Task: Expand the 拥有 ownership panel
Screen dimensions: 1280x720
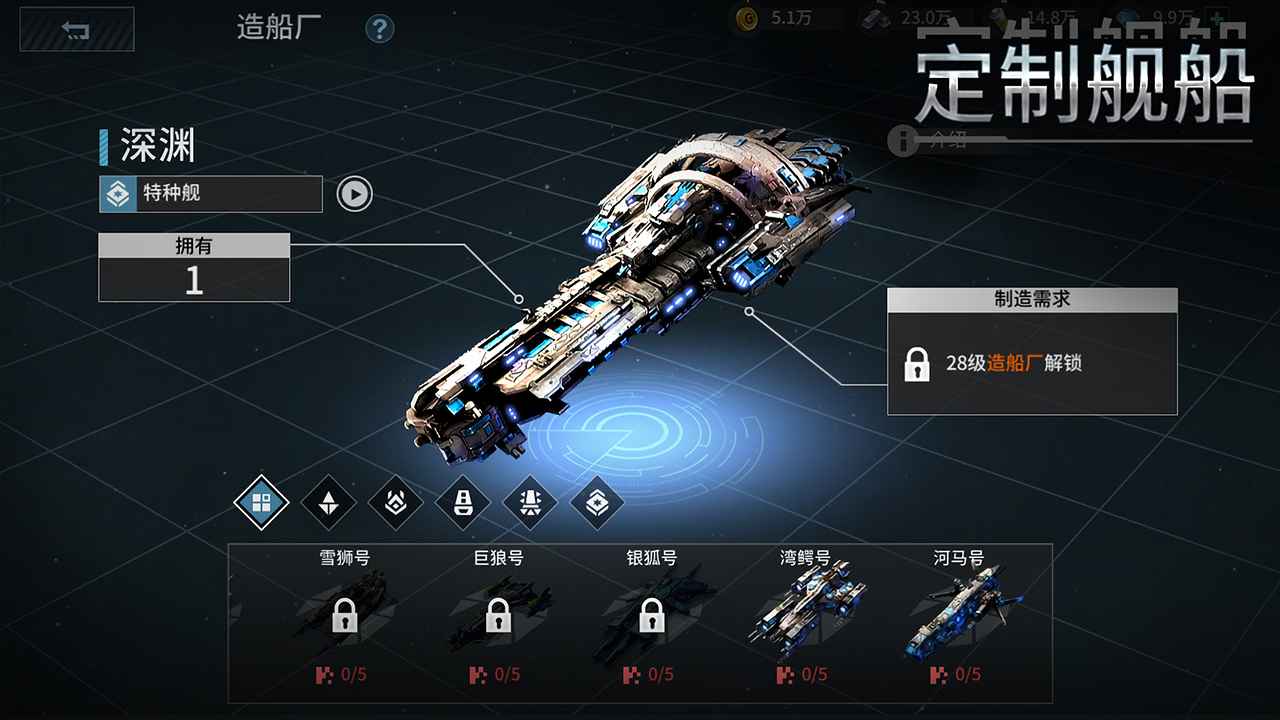Action: (x=193, y=246)
